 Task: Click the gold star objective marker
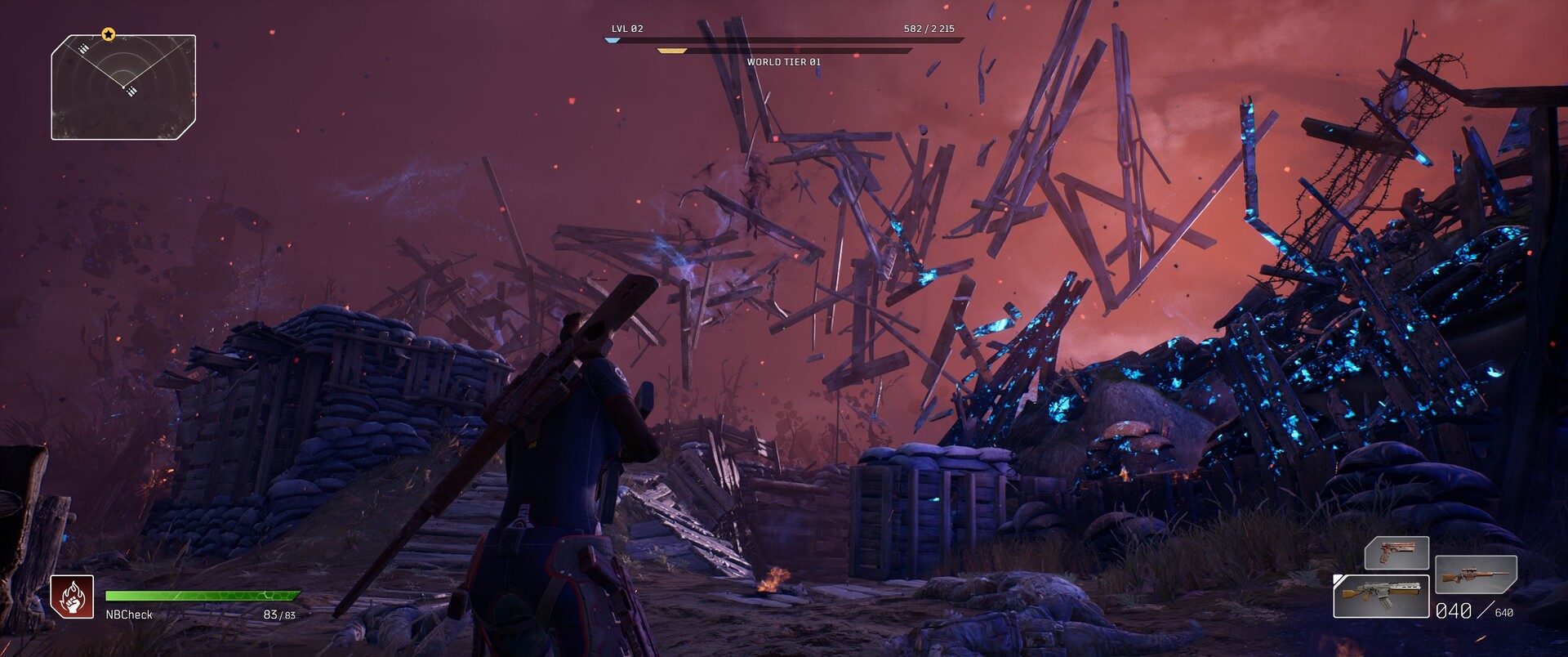pyautogui.click(x=109, y=34)
